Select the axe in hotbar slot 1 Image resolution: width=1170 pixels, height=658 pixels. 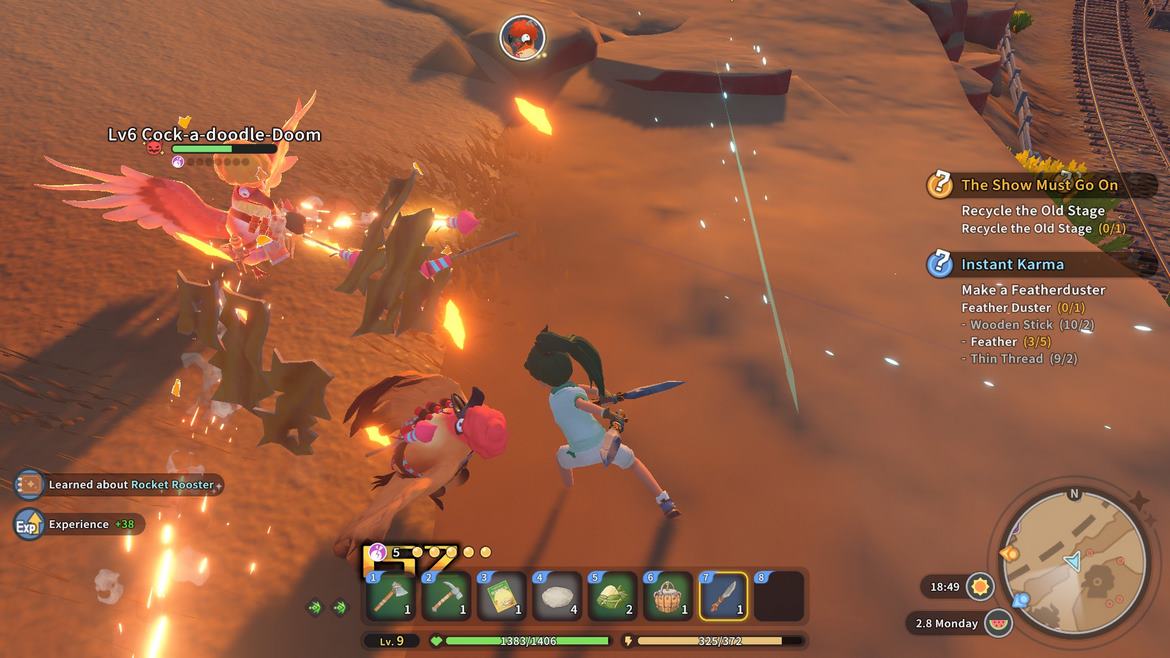[x=390, y=596]
